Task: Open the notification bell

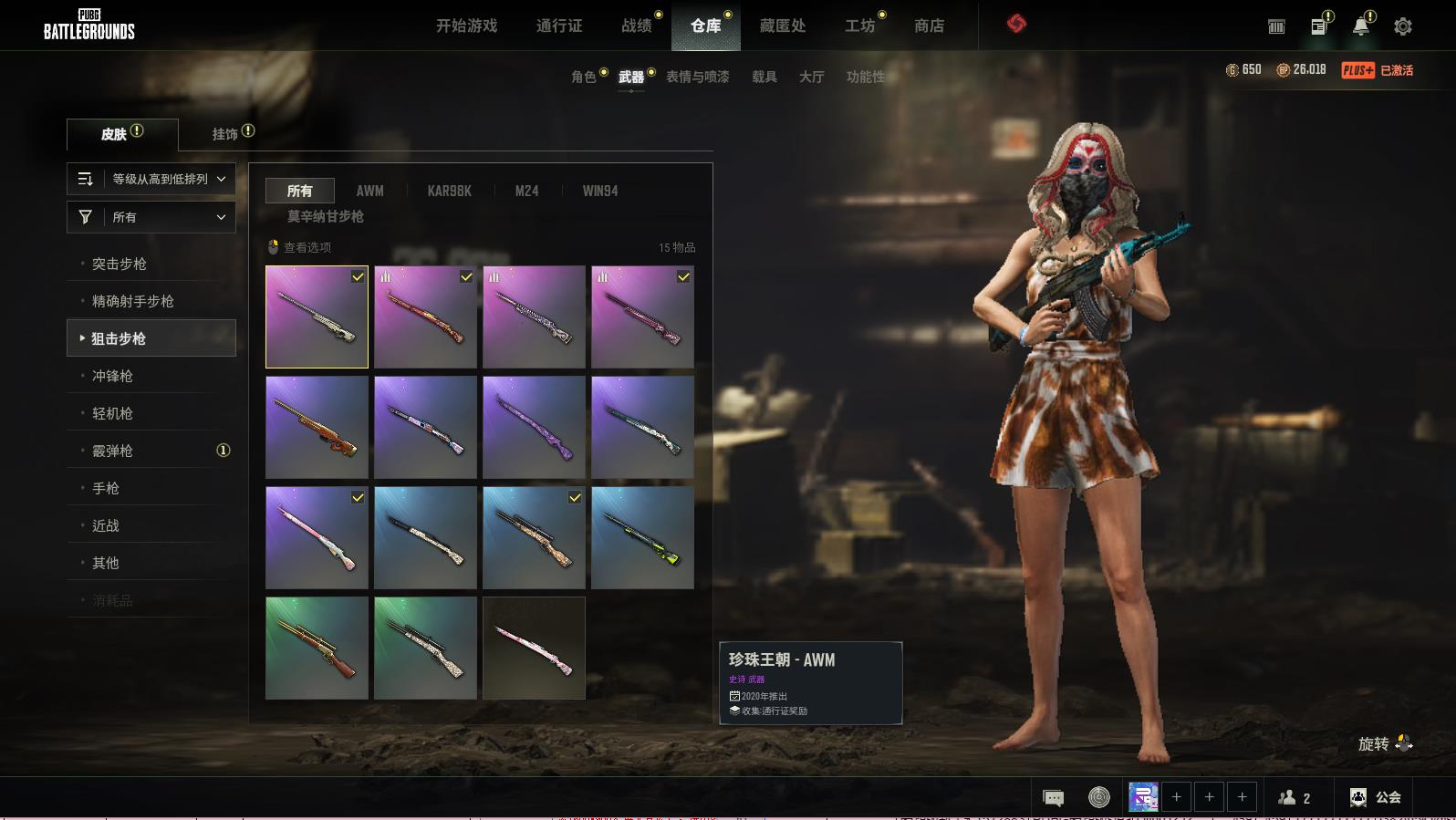Action: [1360, 26]
